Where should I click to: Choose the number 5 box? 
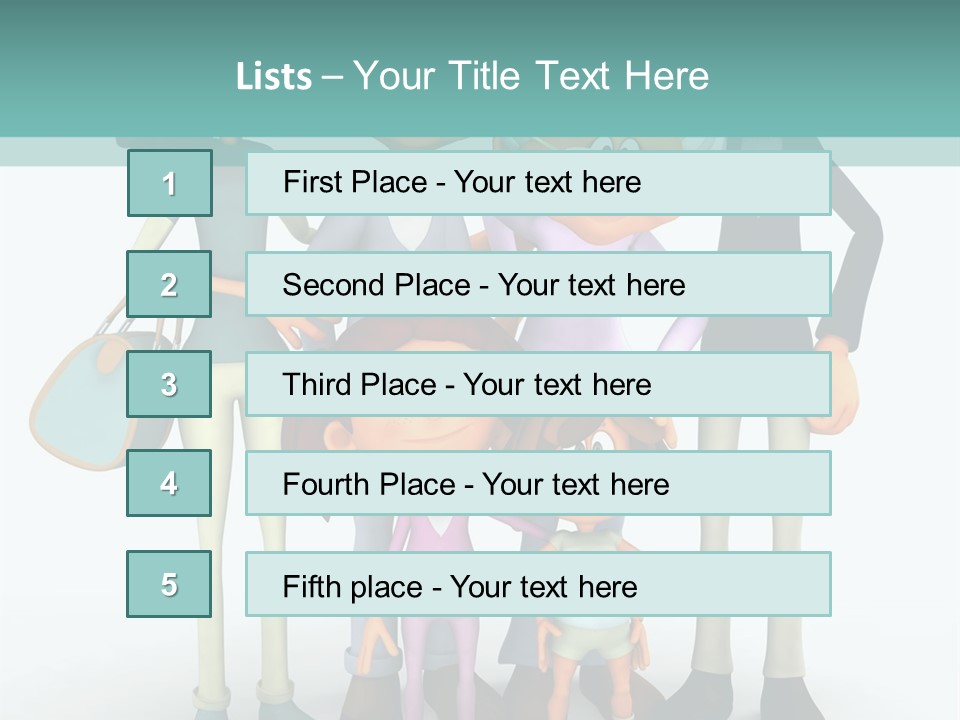169,584
